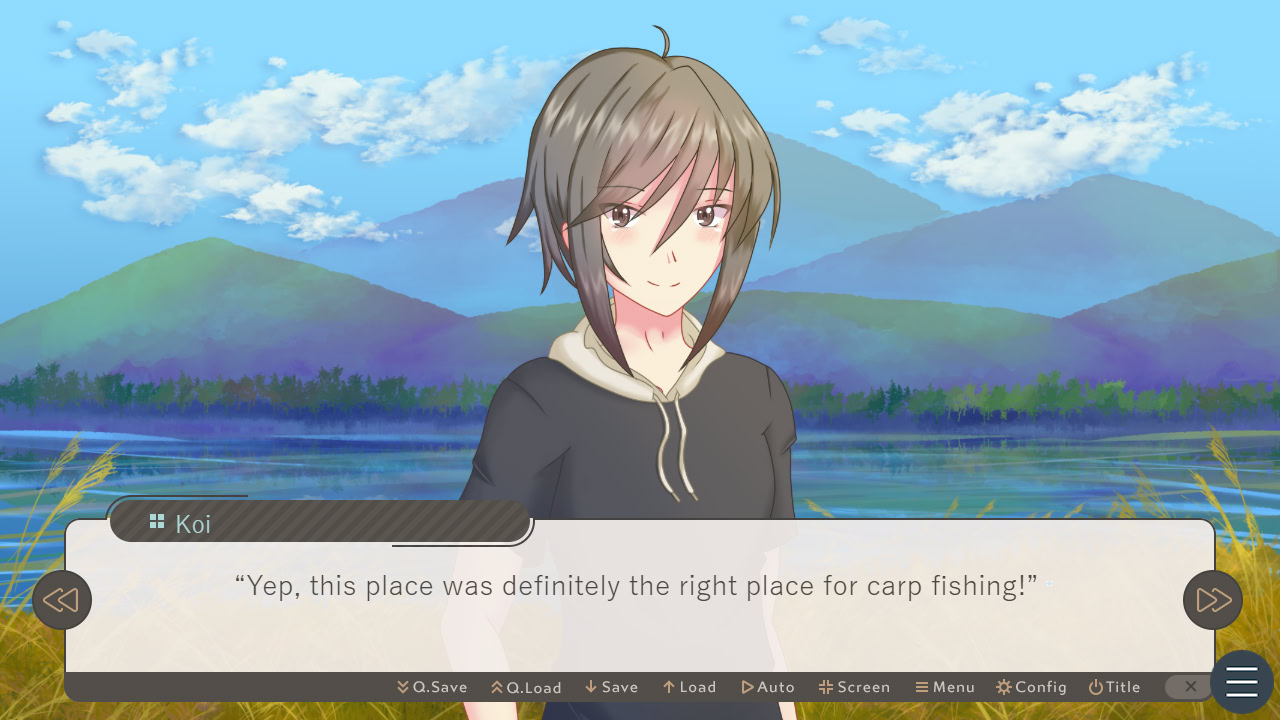Click the grid icon beside Koi's name
Image resolution: width=1280 pixels, height=720 pixels.
[x=157, y=520]
